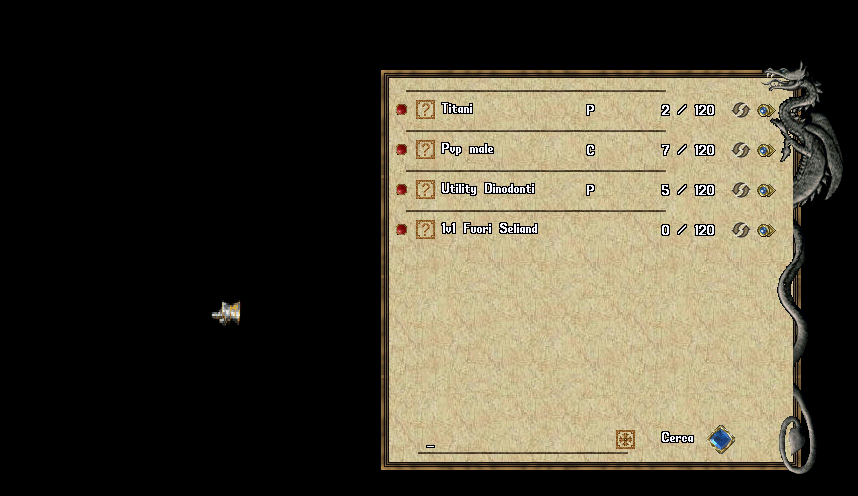
Task: Open the question mark icon for 1v1 Fuori Seliand
Action: tap(425, 230)
